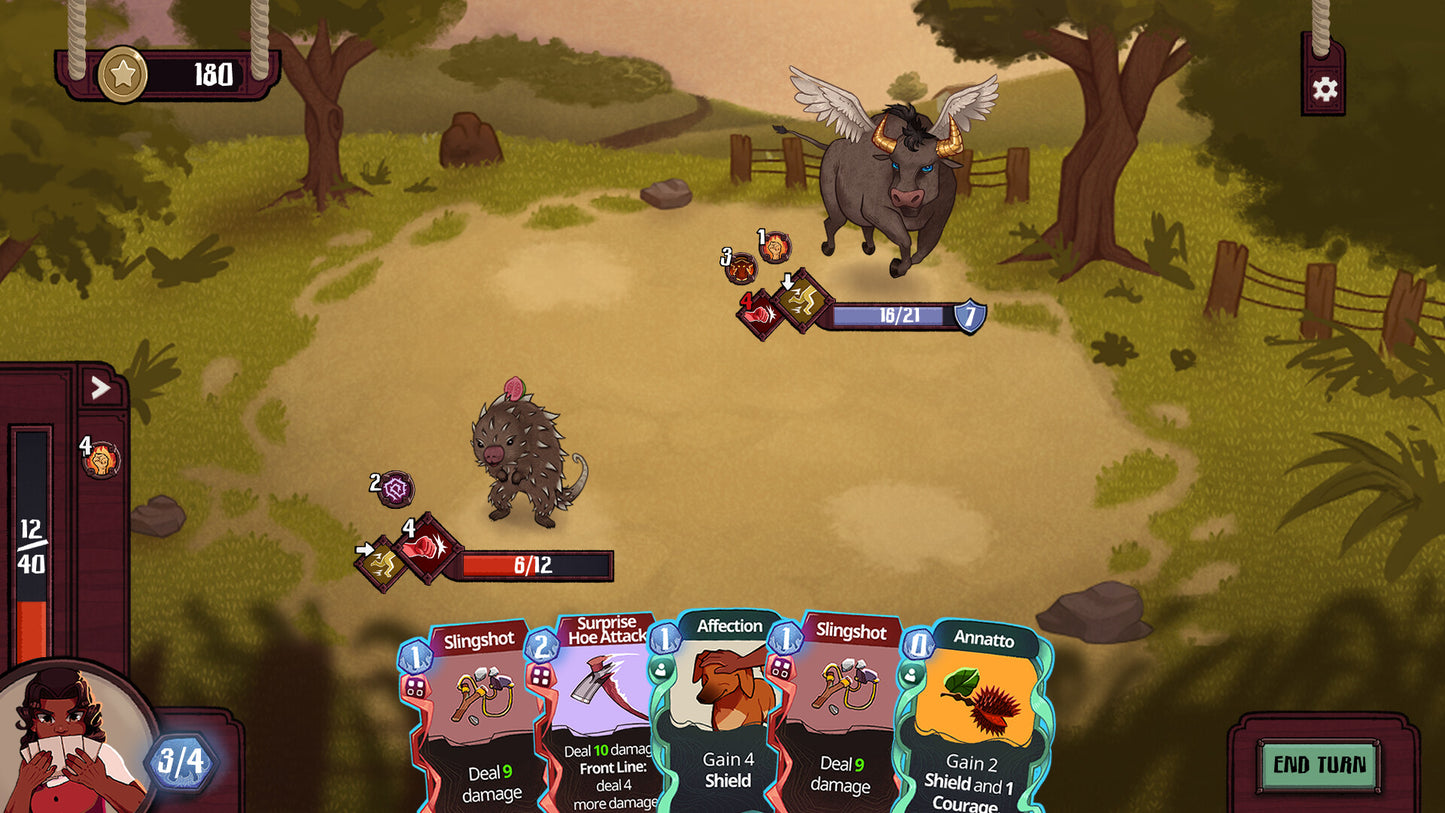The image size is (1445, 813).
Task: Select the Surprise Hoe Attack card
Action: coord(604,720)
